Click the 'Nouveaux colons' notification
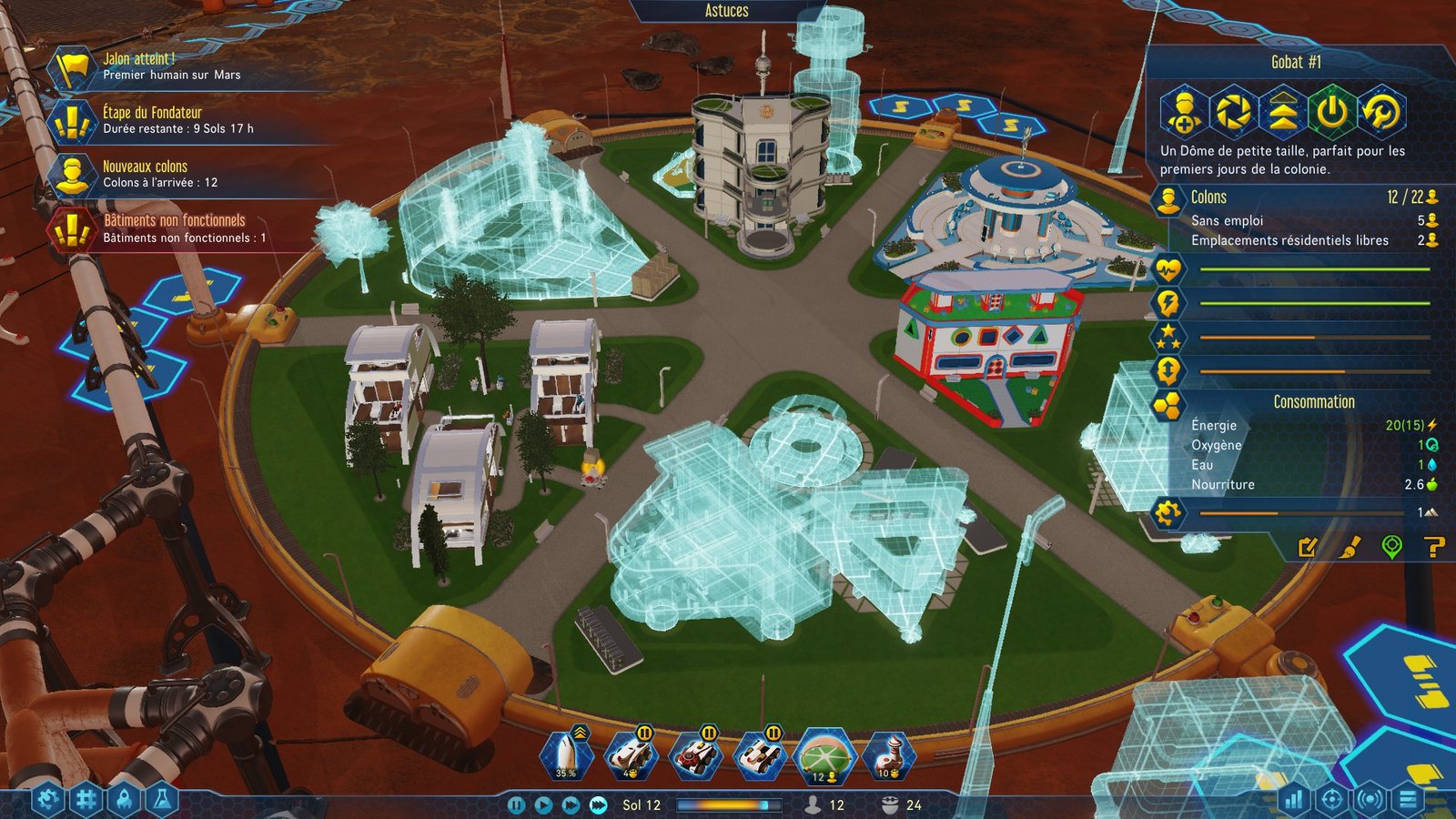Image resolution: width=1456 pixels, height=819 pixels. coord(159,174)
